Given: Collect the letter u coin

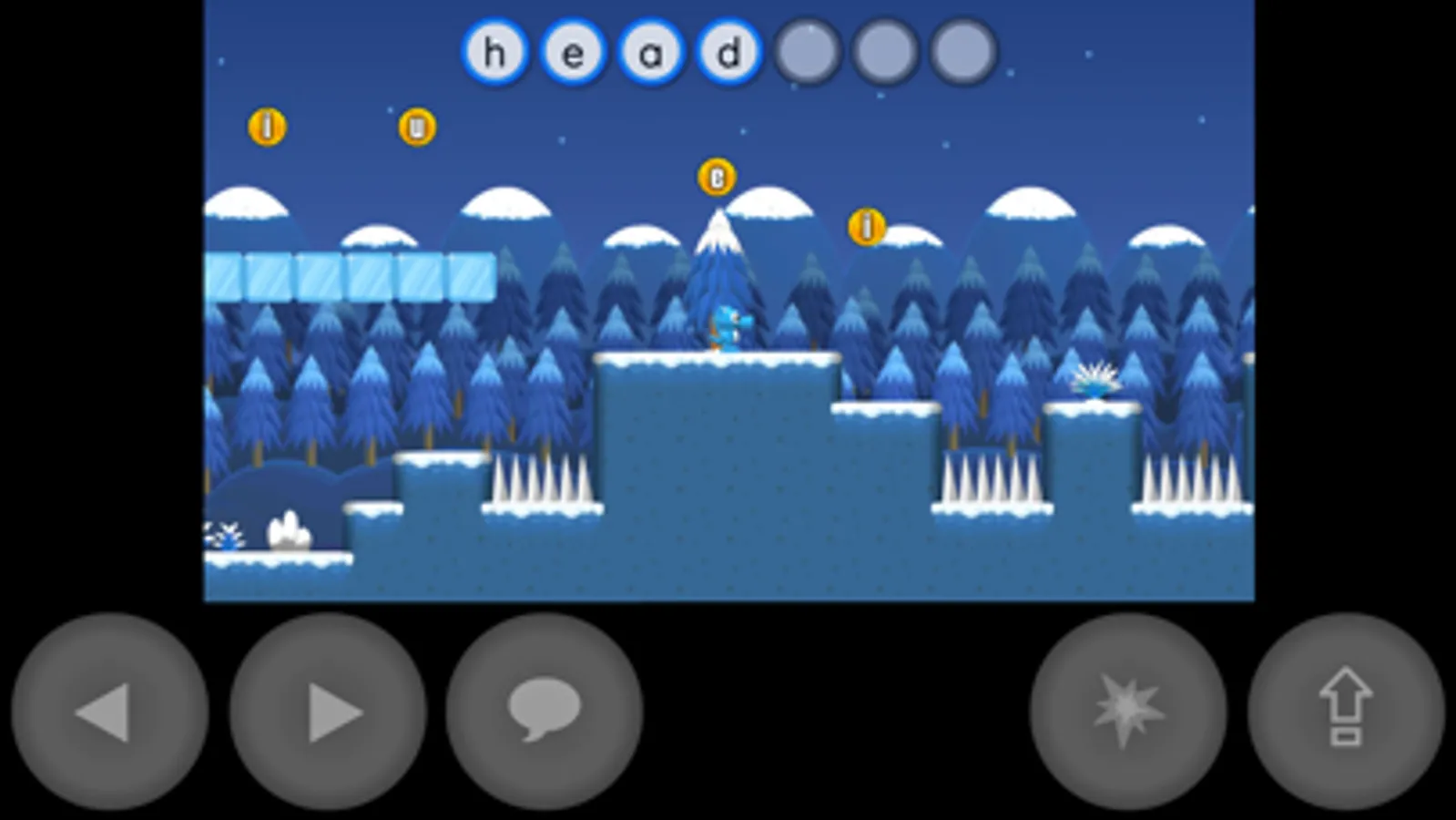Looking at the screenshot, I should point(417,128).
